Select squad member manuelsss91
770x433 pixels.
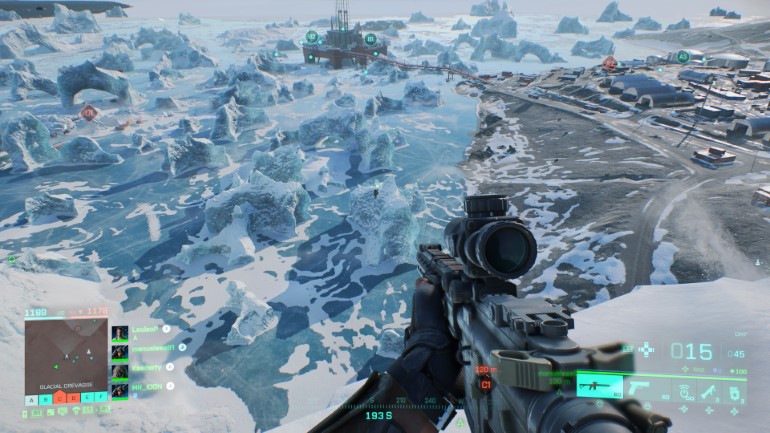tap(152, 347)
